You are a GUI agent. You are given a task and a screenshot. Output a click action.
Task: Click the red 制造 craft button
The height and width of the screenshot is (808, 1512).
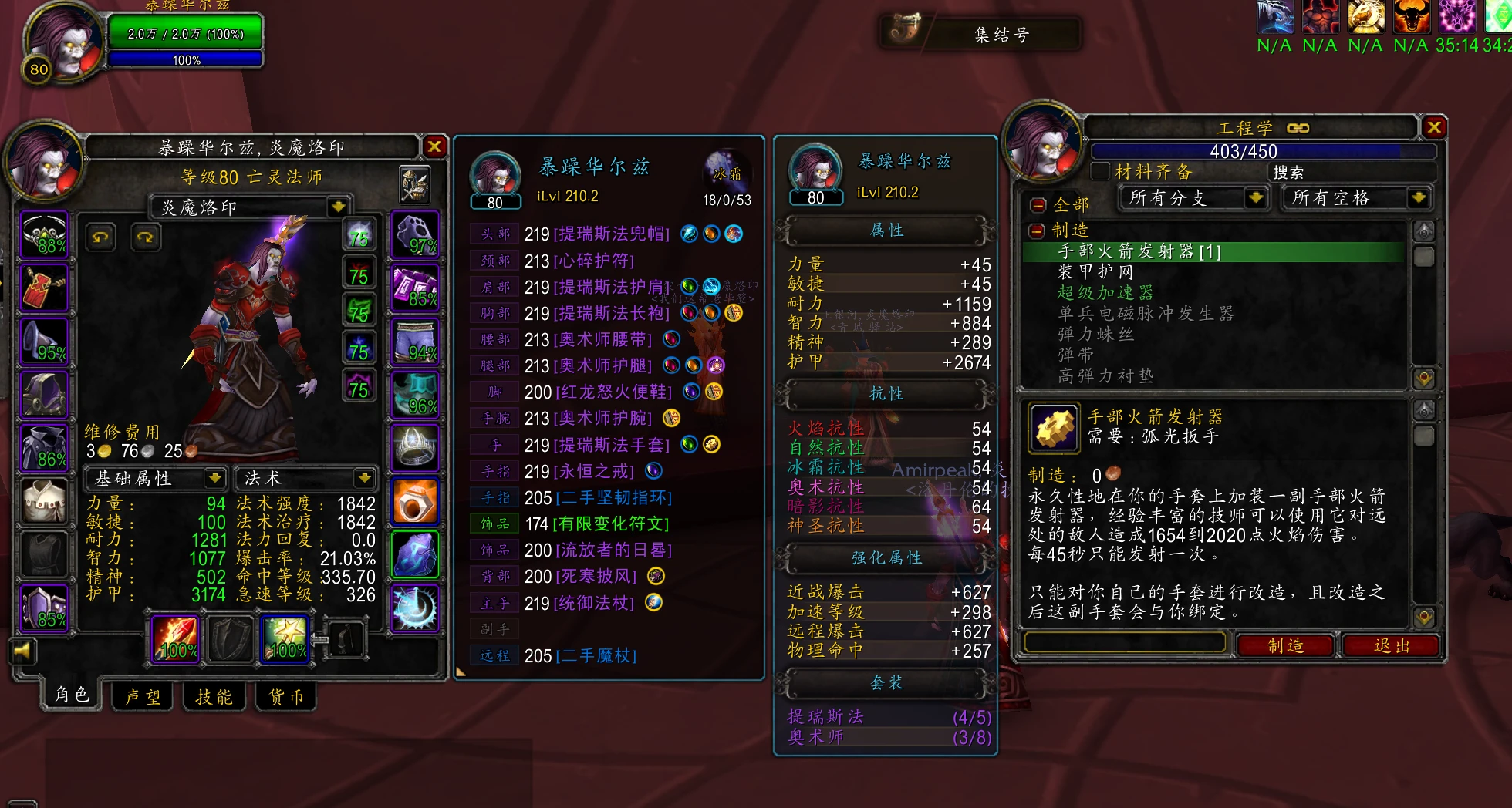pyautogui.click(x=1285, y=645)
